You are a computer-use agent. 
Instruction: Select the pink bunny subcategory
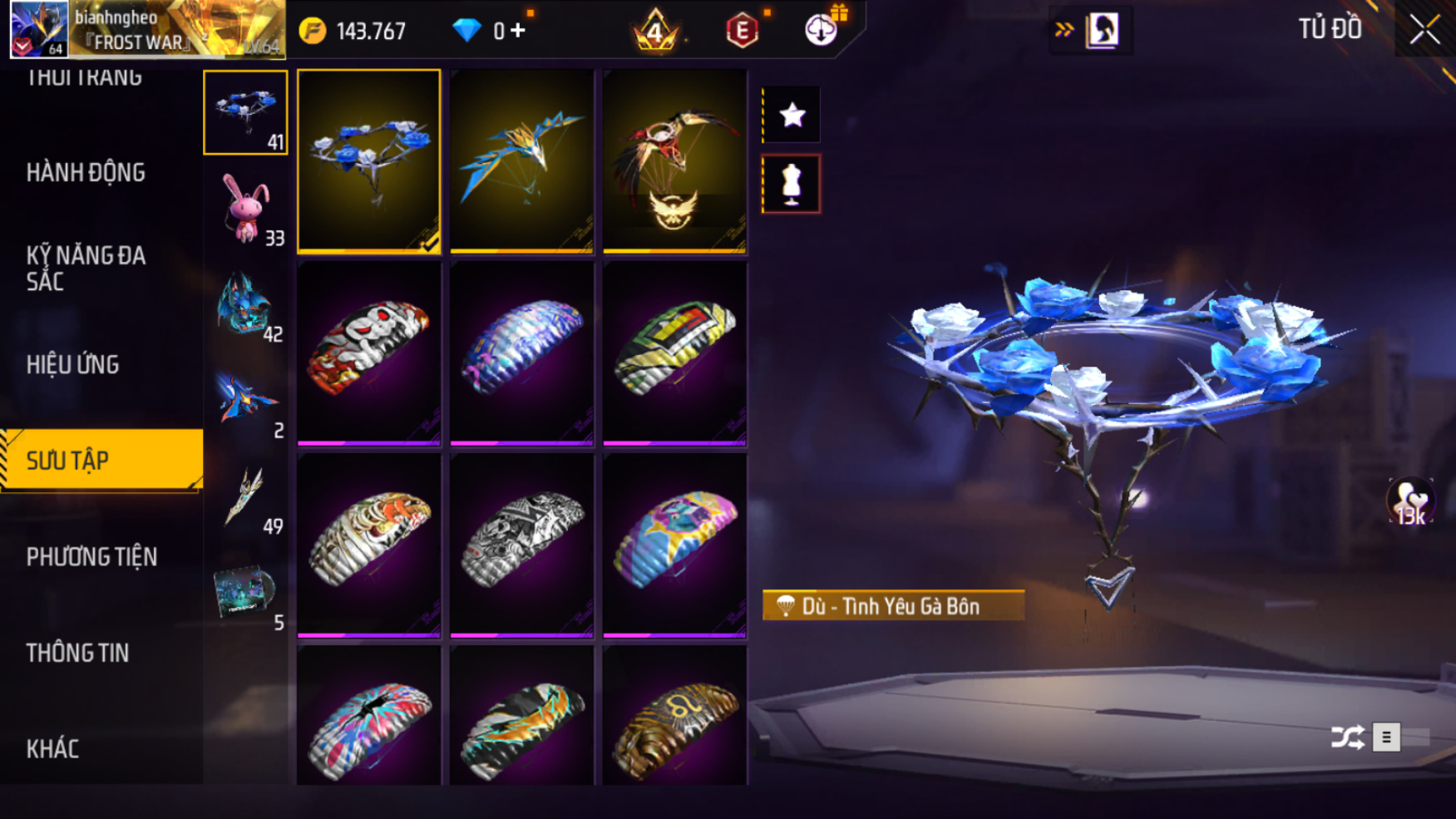pyautogui.click(x=245, y=210)
